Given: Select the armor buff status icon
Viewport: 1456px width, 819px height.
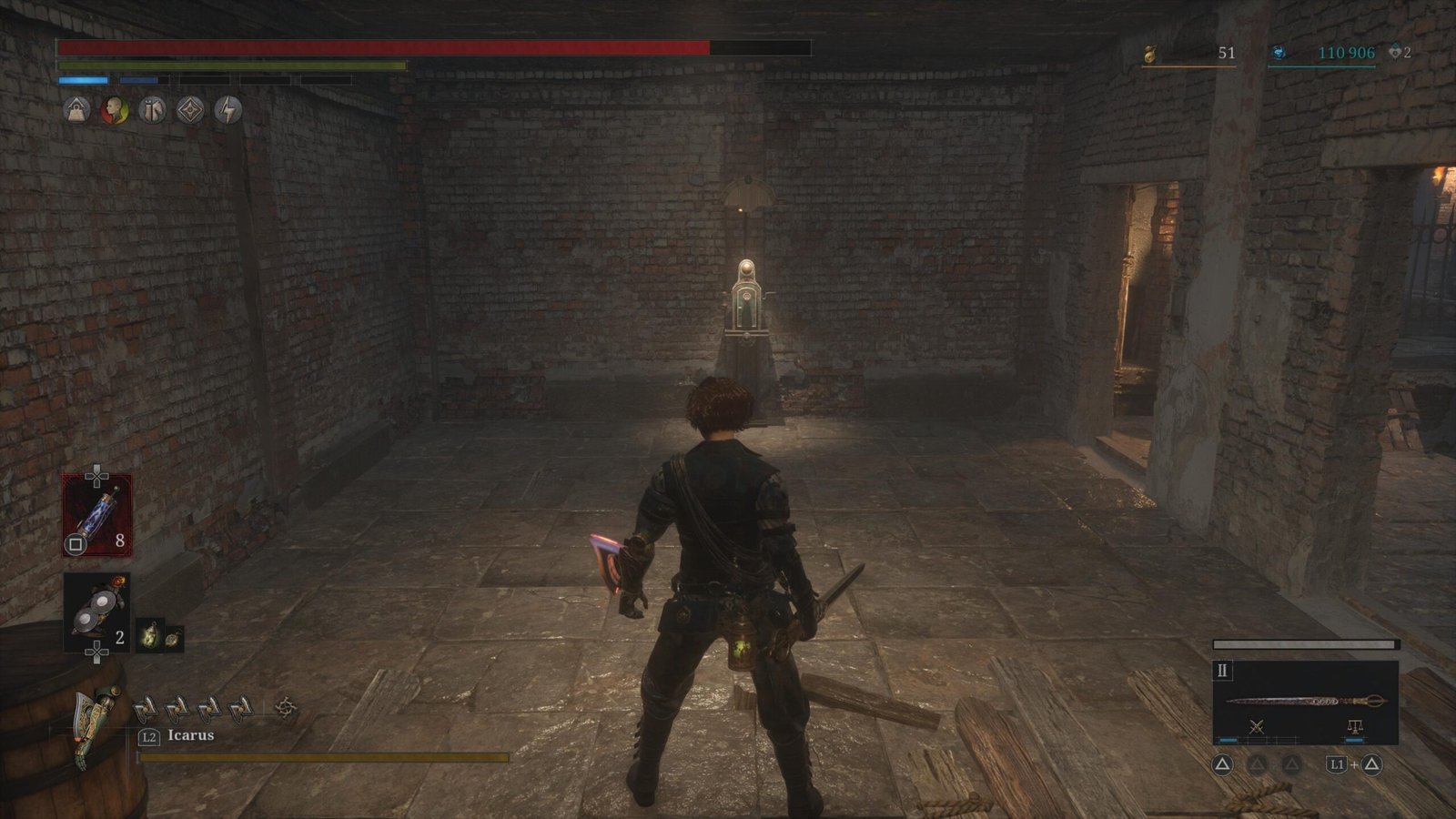Looking at the screenshot, I should pos(153,111).
